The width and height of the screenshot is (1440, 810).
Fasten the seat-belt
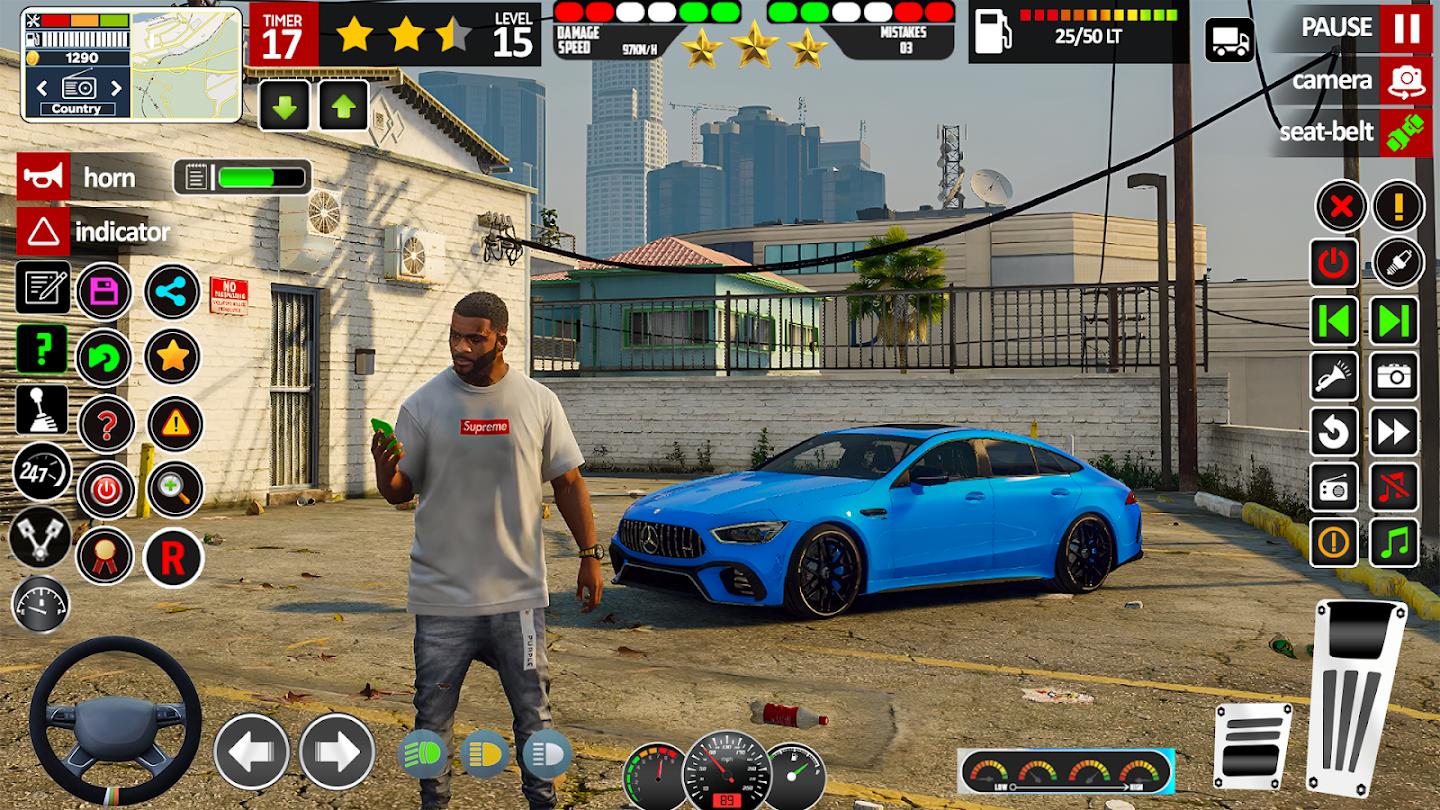pos(1406,133)
